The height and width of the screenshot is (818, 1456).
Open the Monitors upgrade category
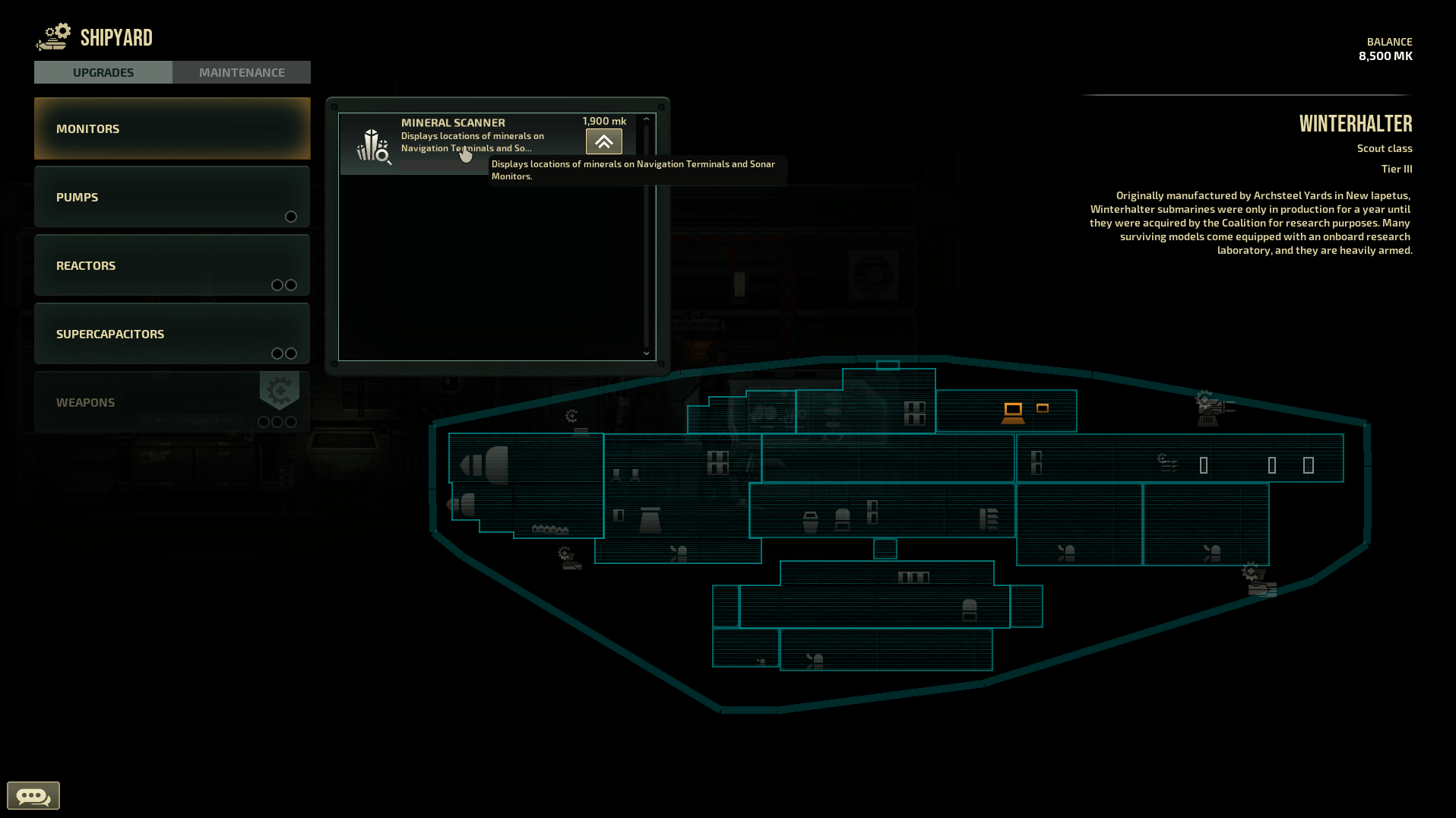pos(172,128)
